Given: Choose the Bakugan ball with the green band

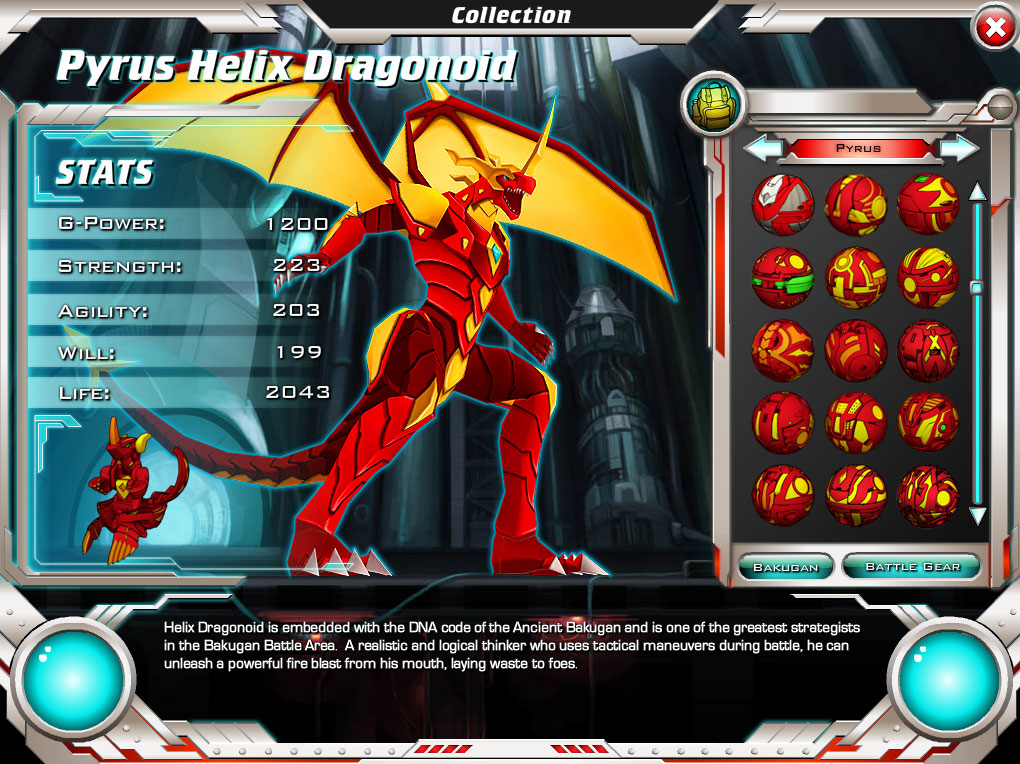Looking at the screenshot, I should (782, 277).
